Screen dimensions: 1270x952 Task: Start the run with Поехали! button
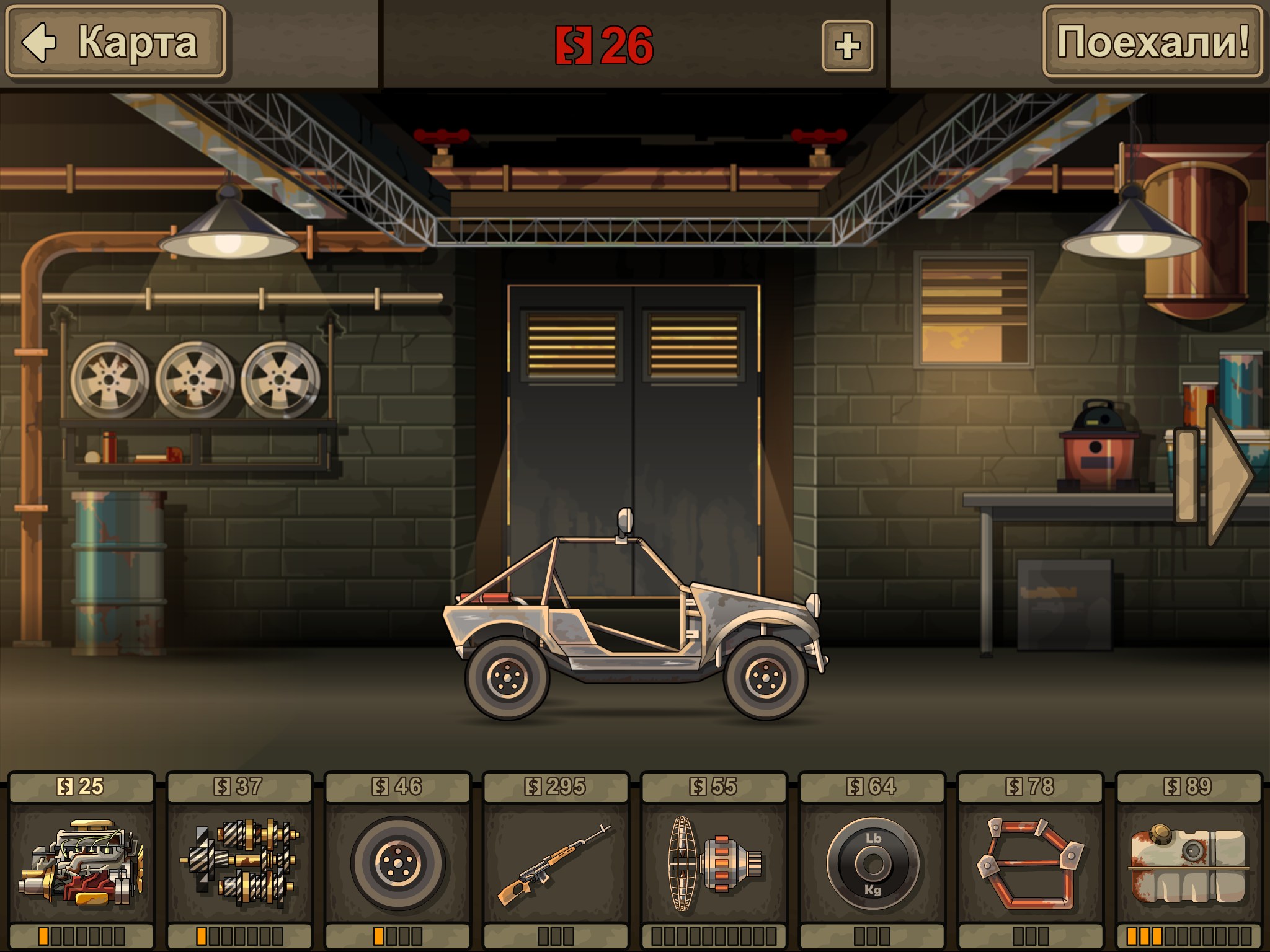[x=1152, y=42]
